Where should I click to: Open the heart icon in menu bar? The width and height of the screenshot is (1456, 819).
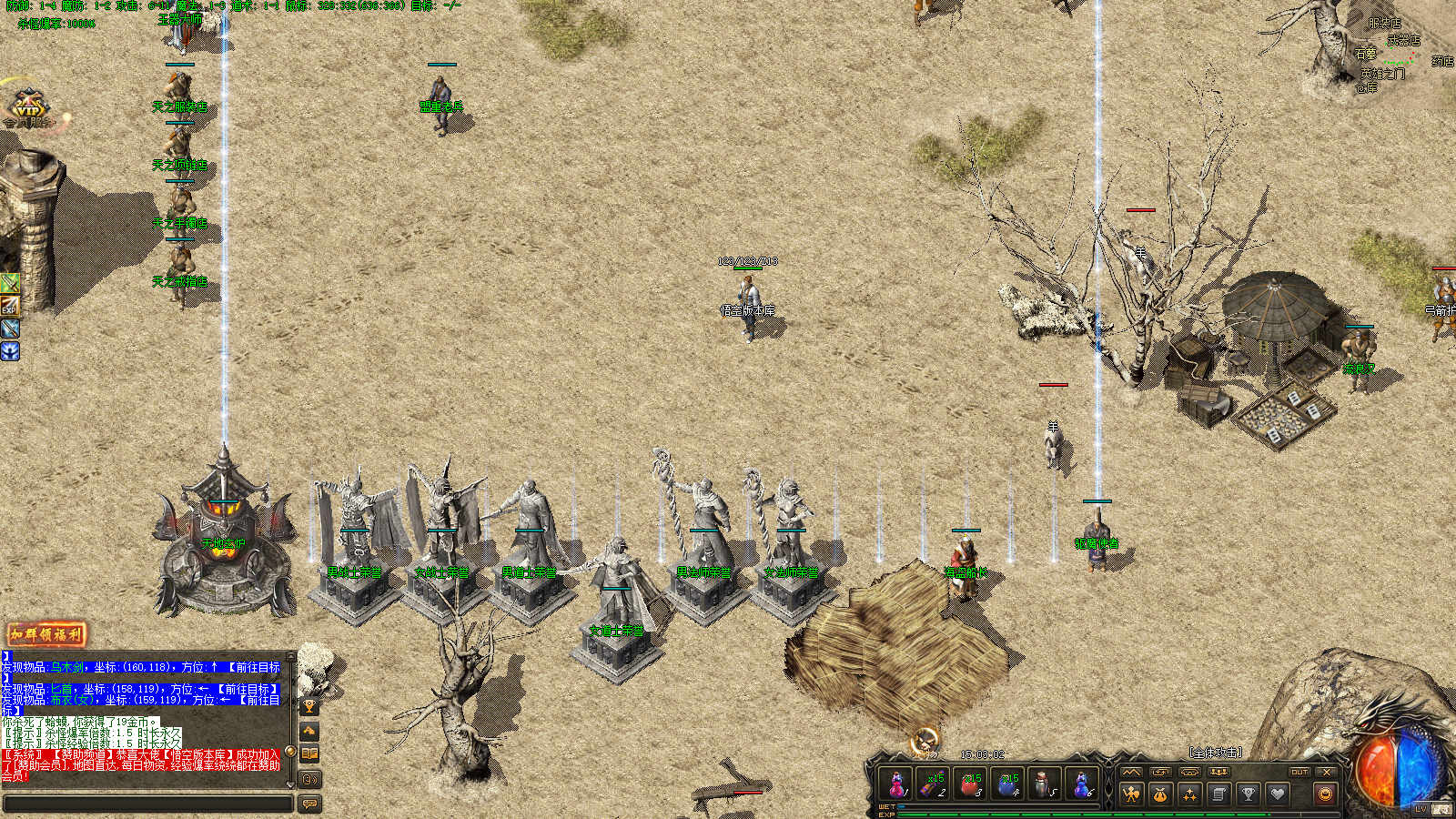click(x=1278, y=794)
